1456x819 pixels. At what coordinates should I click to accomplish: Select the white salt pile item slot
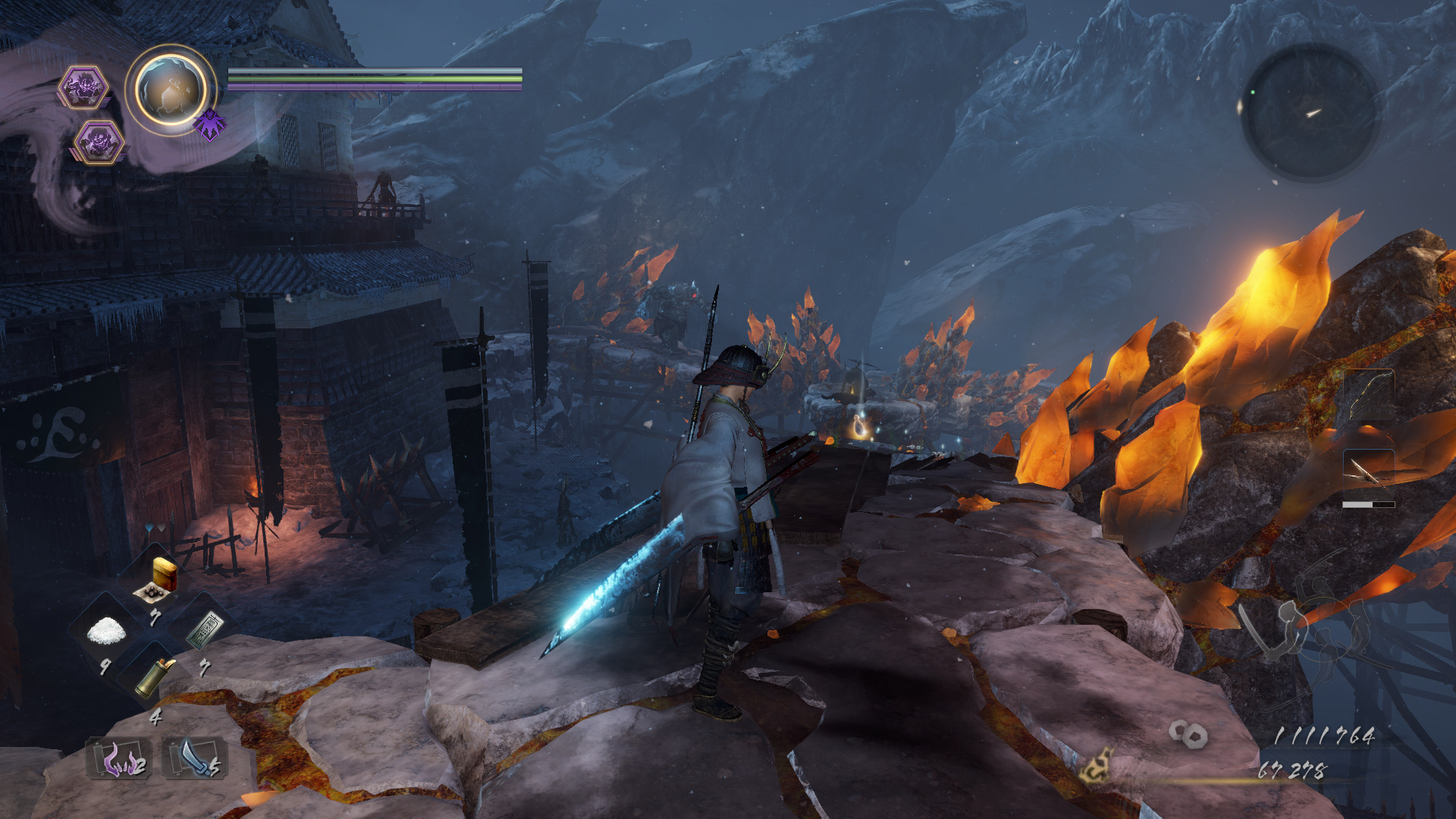pyautogui.click(x=106, y=631)
